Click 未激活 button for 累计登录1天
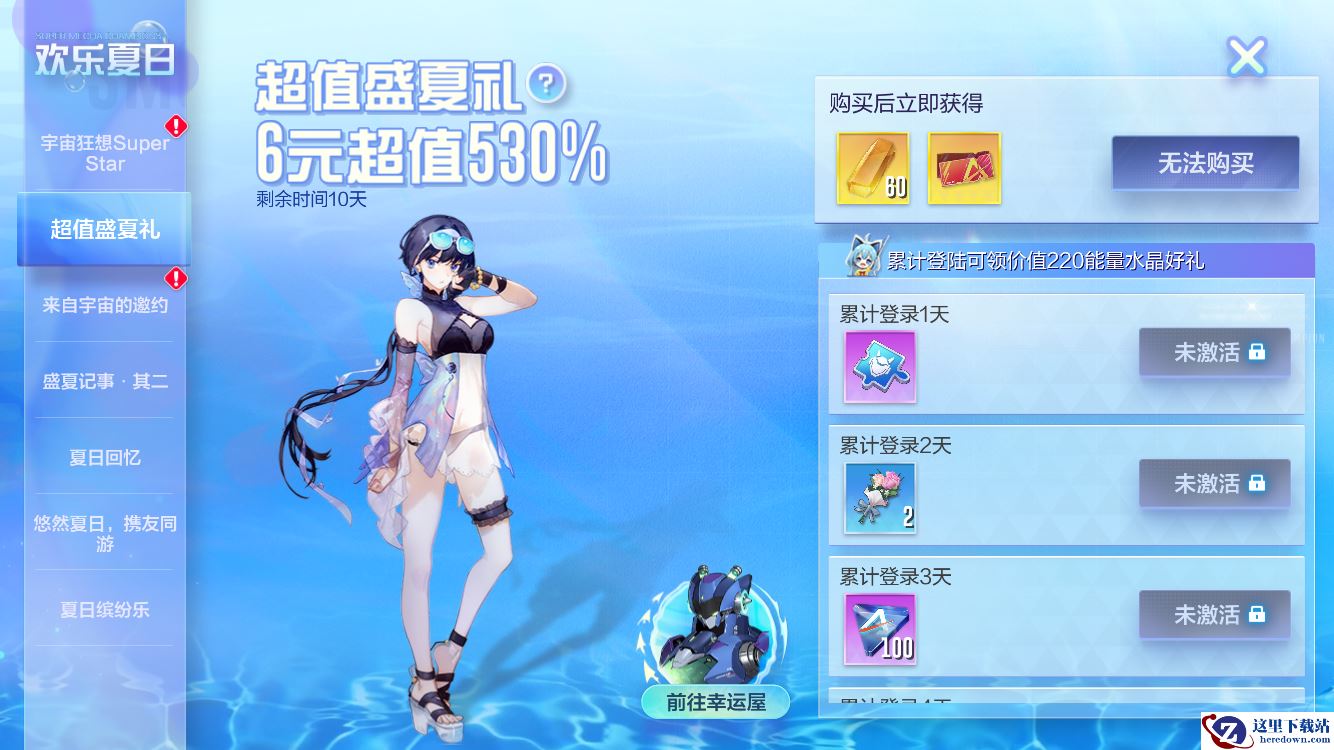Screen dimensions: 1334x750 1214,352
